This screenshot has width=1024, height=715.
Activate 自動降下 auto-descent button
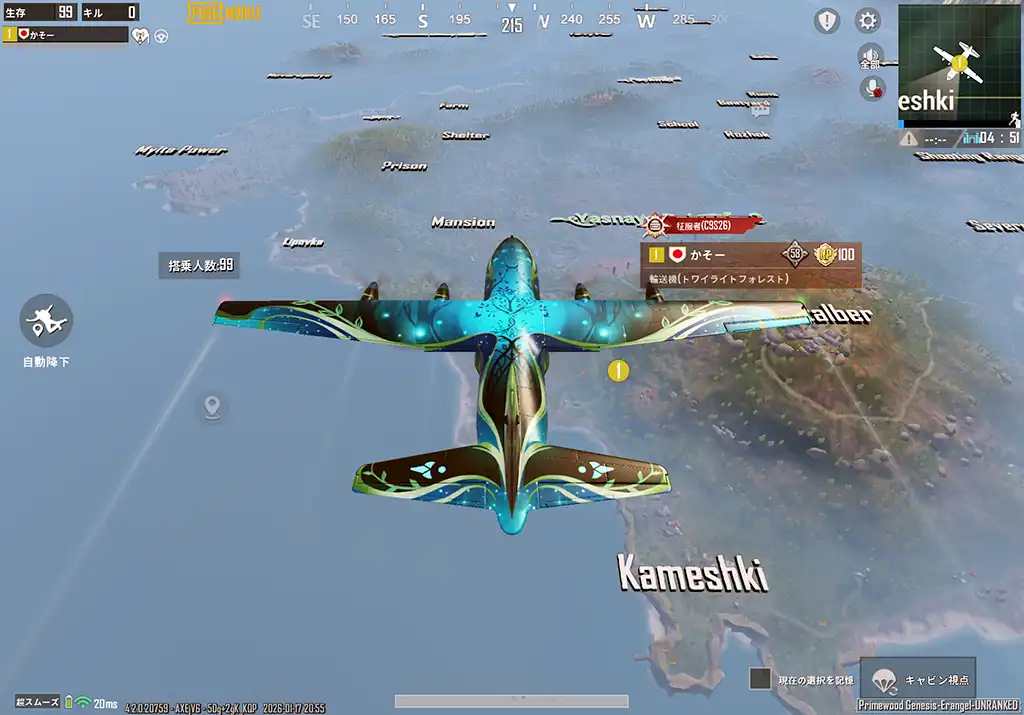(x=46, y=321)
